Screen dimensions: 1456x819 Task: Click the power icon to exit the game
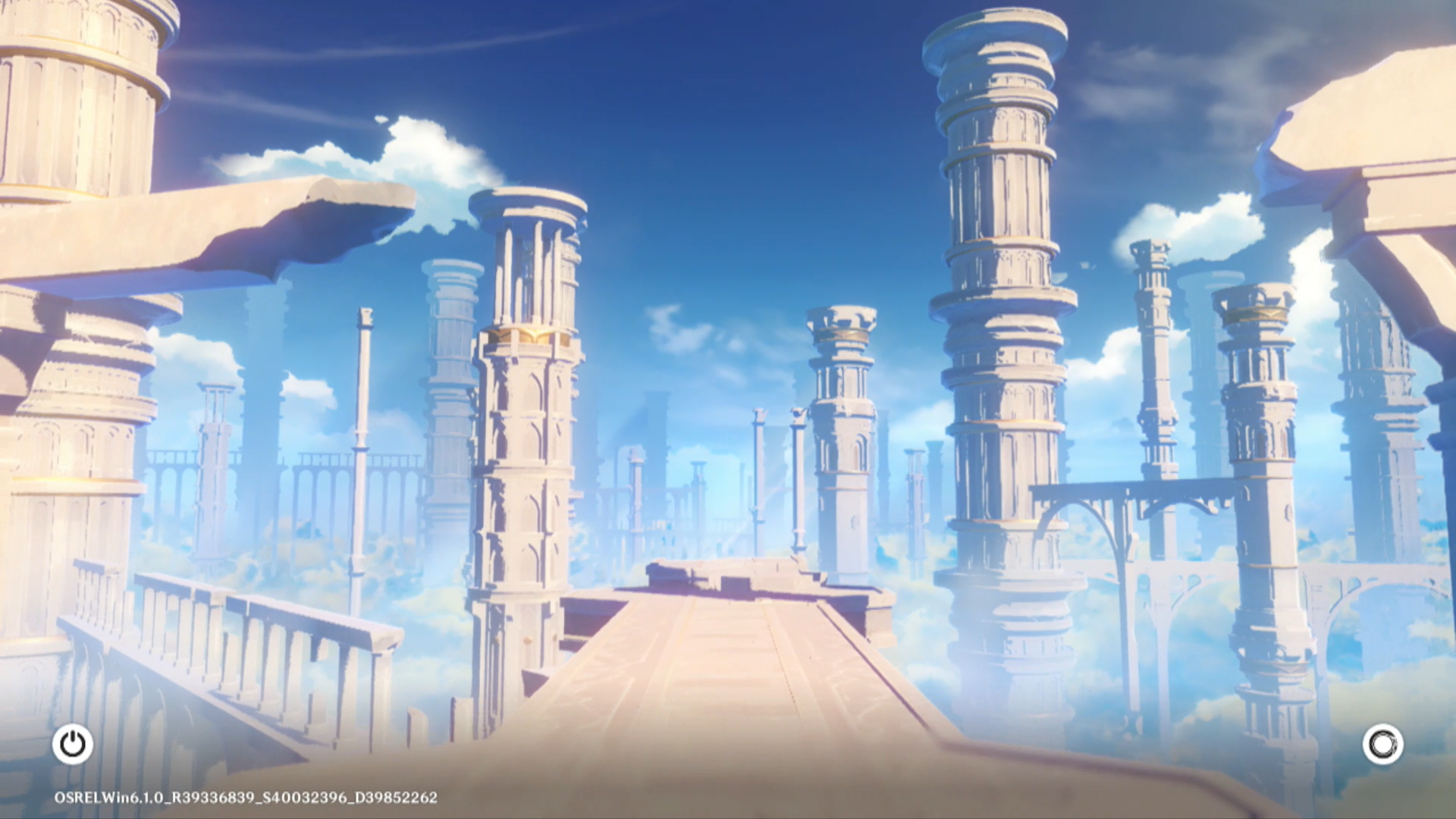pos(73,744)
